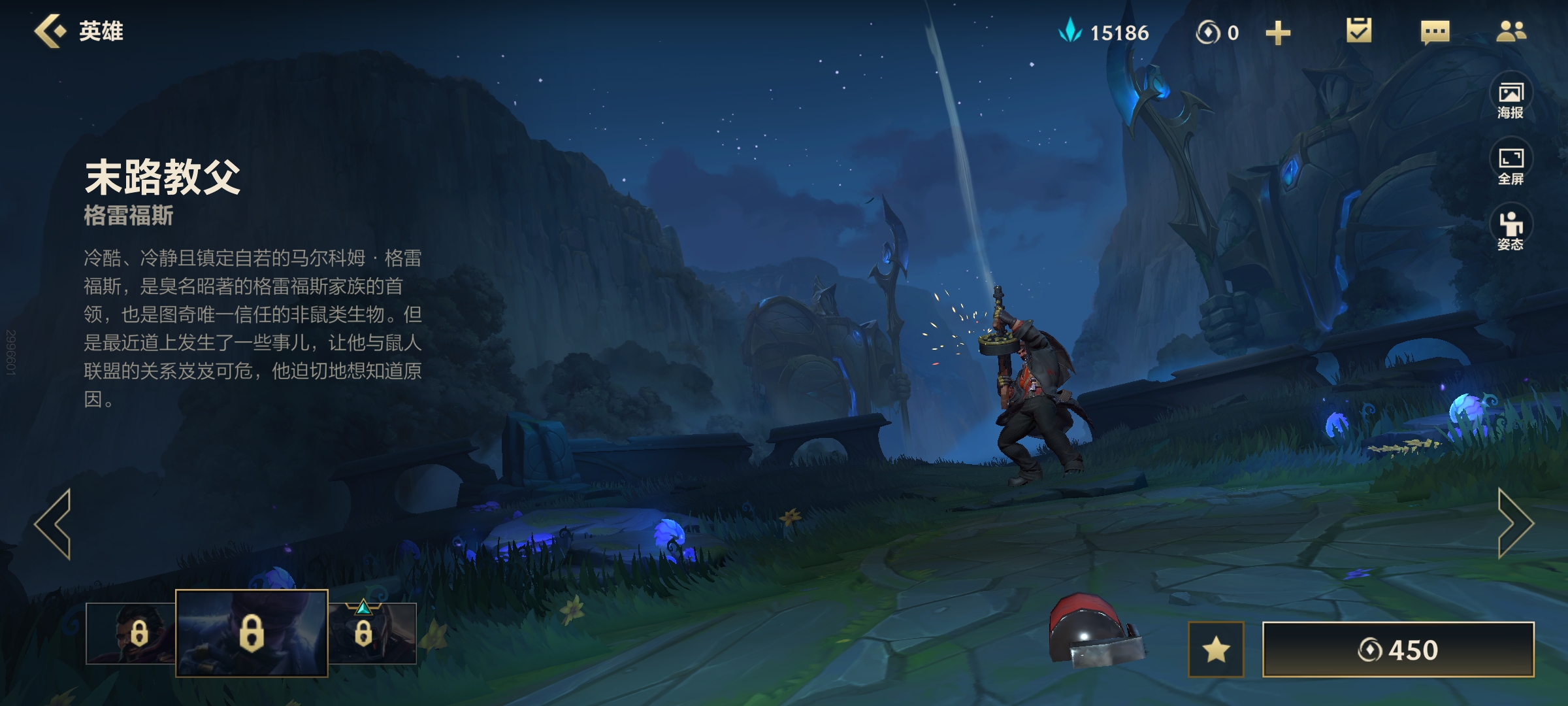Buy the skin for 450 Wild Cores
Viewport: 1568px width, 706px height.
[x=1398, y=649]
